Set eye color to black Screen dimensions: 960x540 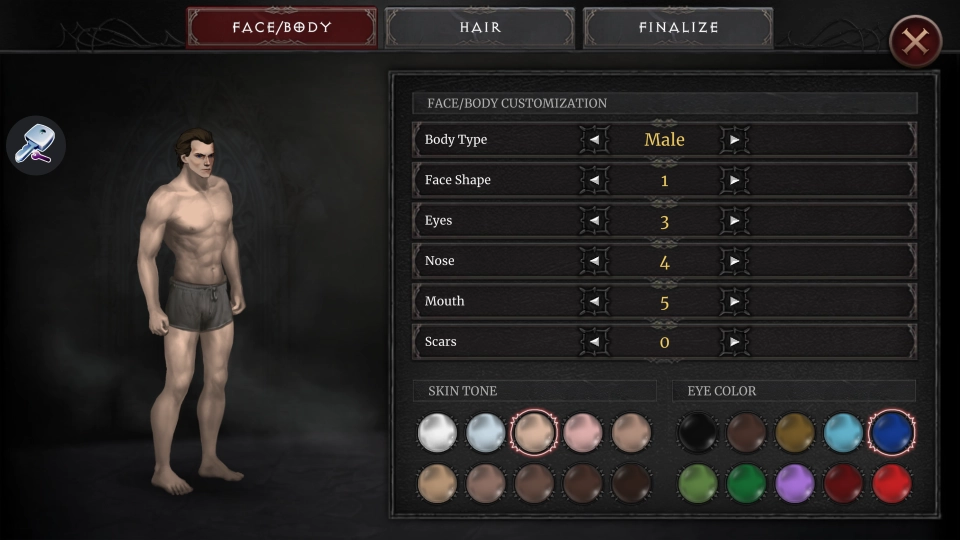coord(698,433)
